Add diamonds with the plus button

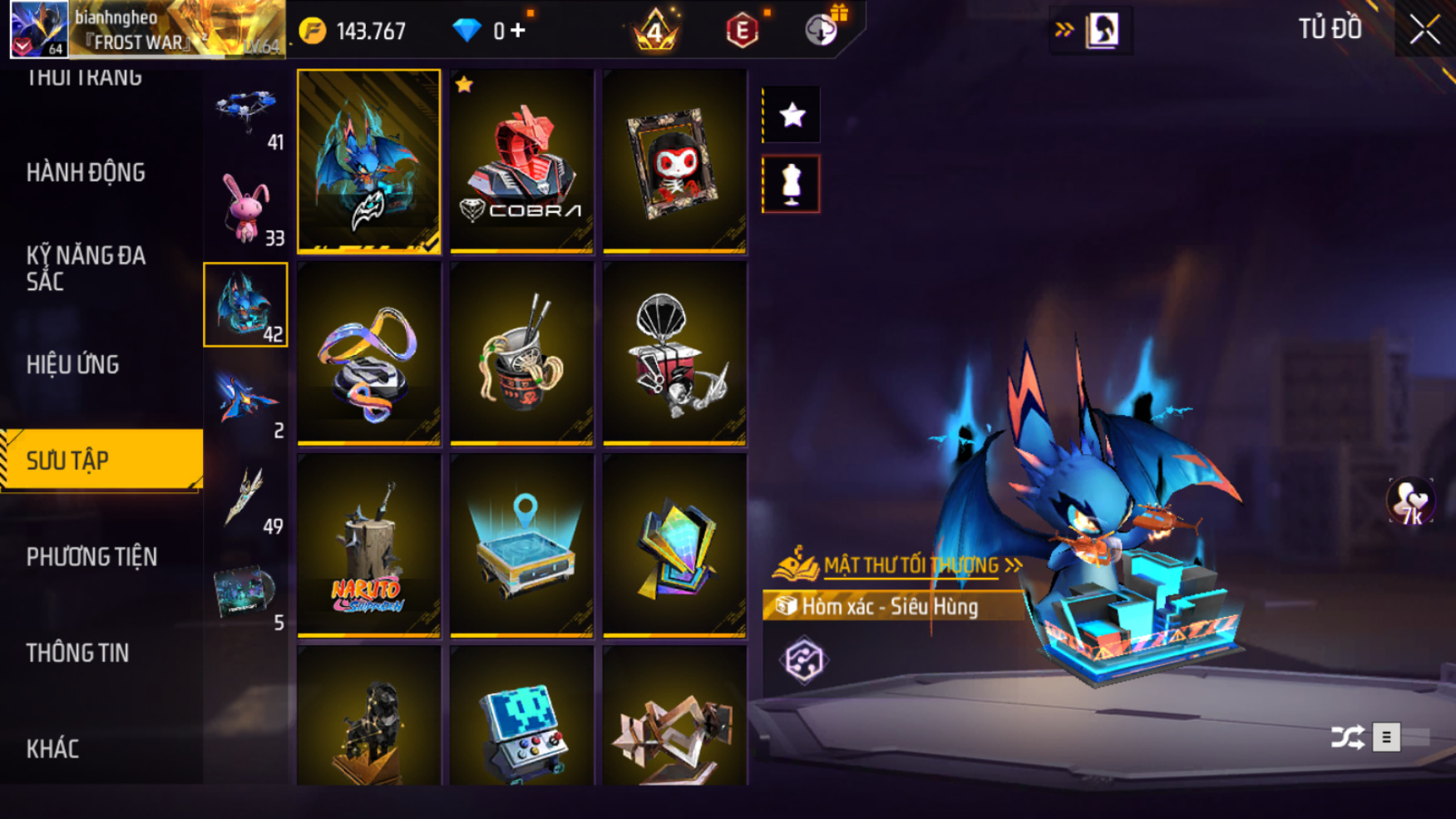tap(518, 31)
